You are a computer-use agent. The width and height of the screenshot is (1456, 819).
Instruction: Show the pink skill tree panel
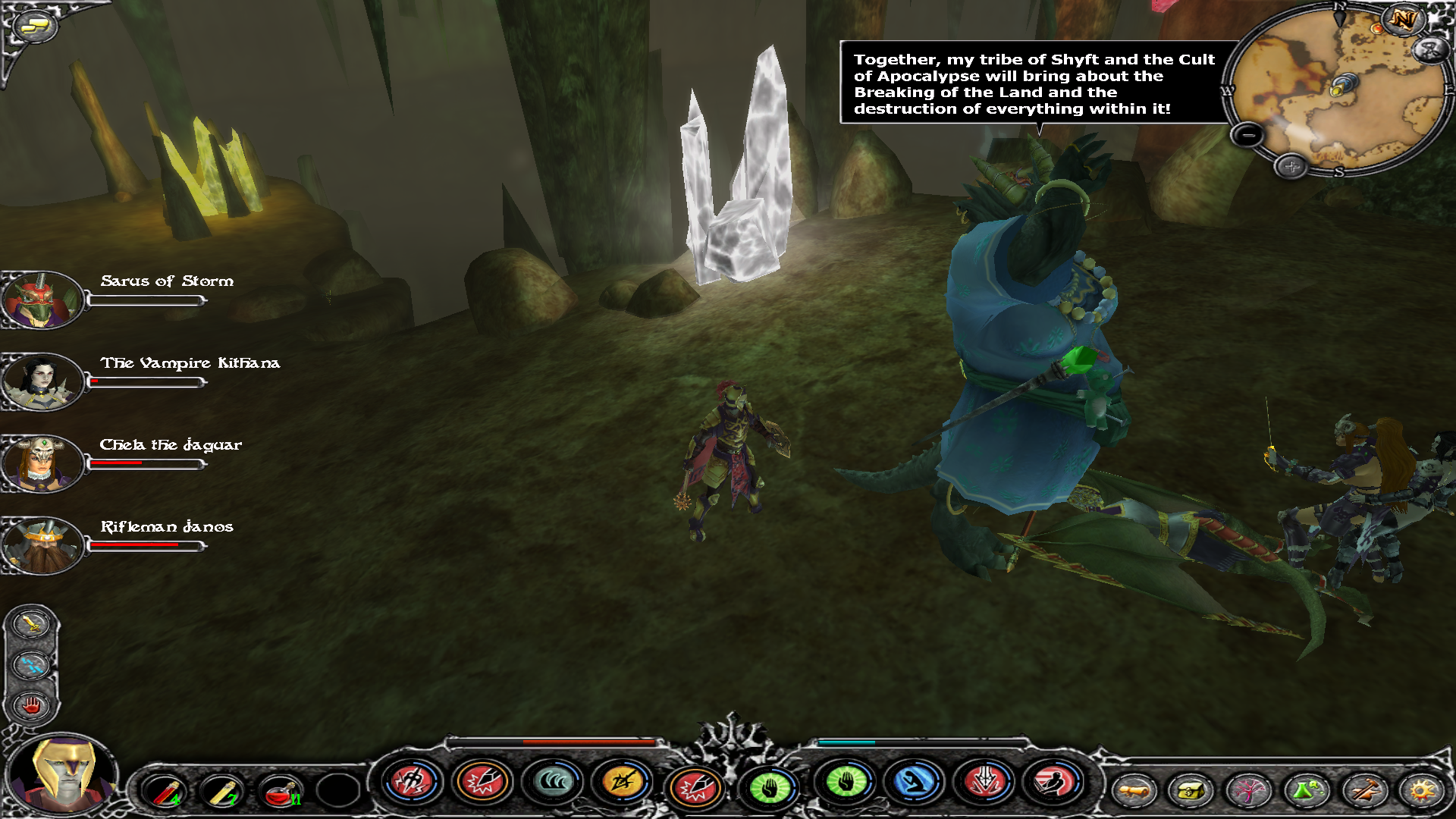click(x=1249, y=791)
